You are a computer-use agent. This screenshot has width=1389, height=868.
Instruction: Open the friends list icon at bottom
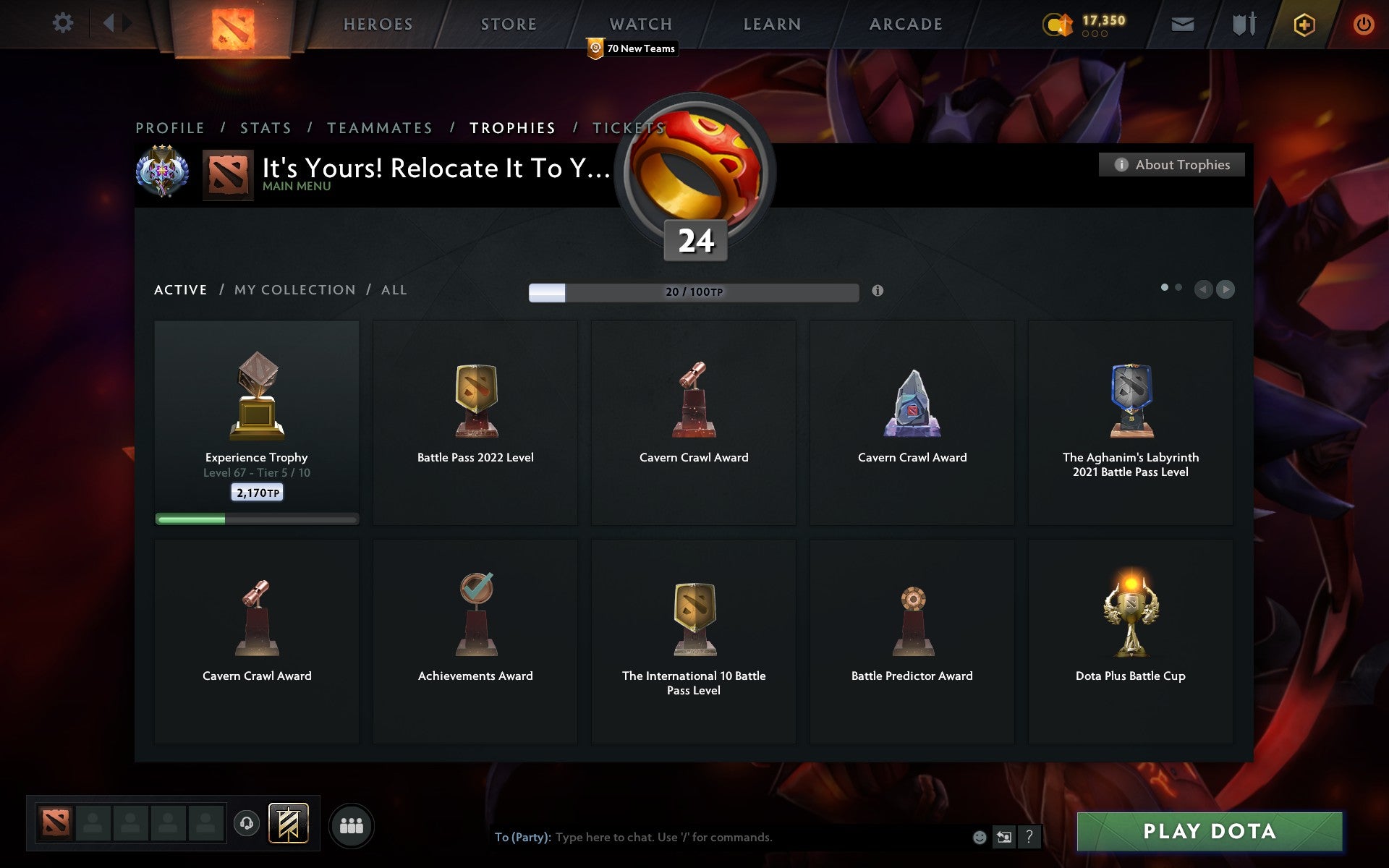tap(352, 824)
